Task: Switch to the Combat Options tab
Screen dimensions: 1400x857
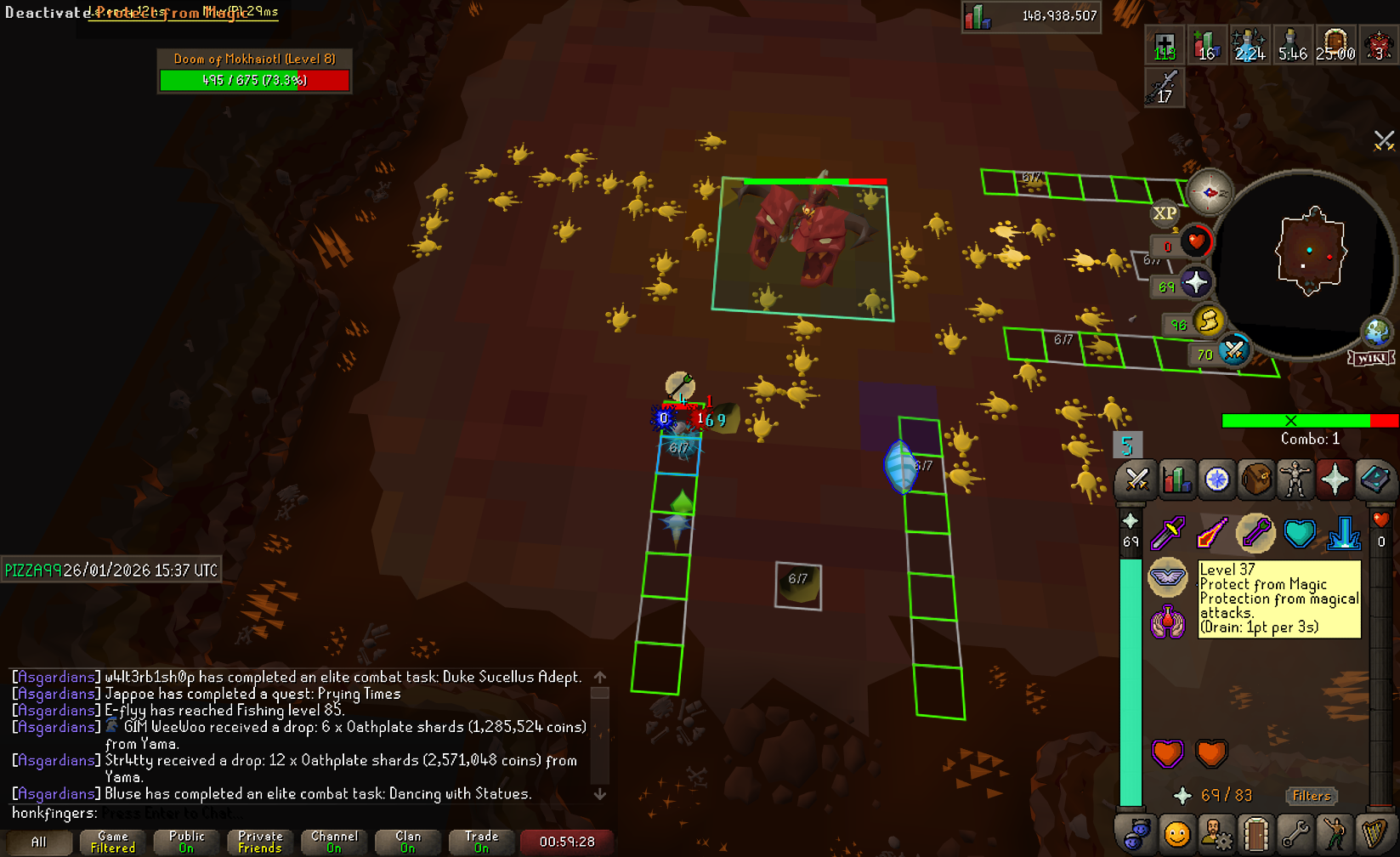Action: pyautogui.click(x=1136, y=480)
